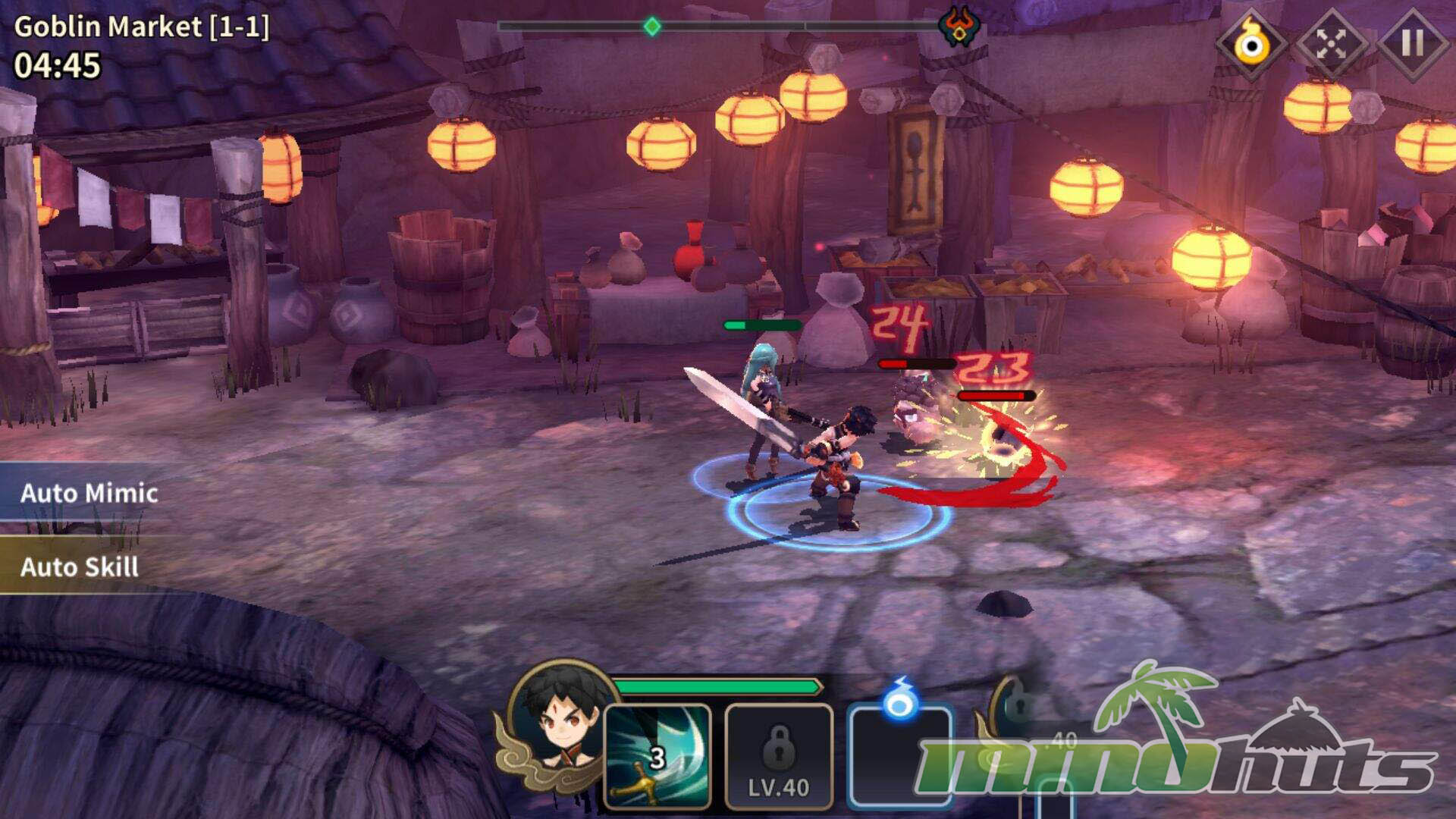
Task: Toggle the Auto Skill option
Action: (x=80, y=567)
